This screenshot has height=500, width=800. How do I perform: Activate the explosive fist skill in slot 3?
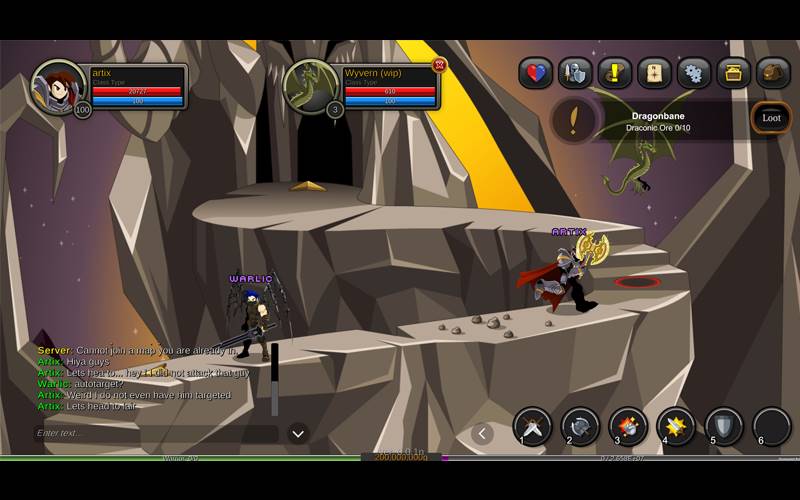(x=628, y=427)
